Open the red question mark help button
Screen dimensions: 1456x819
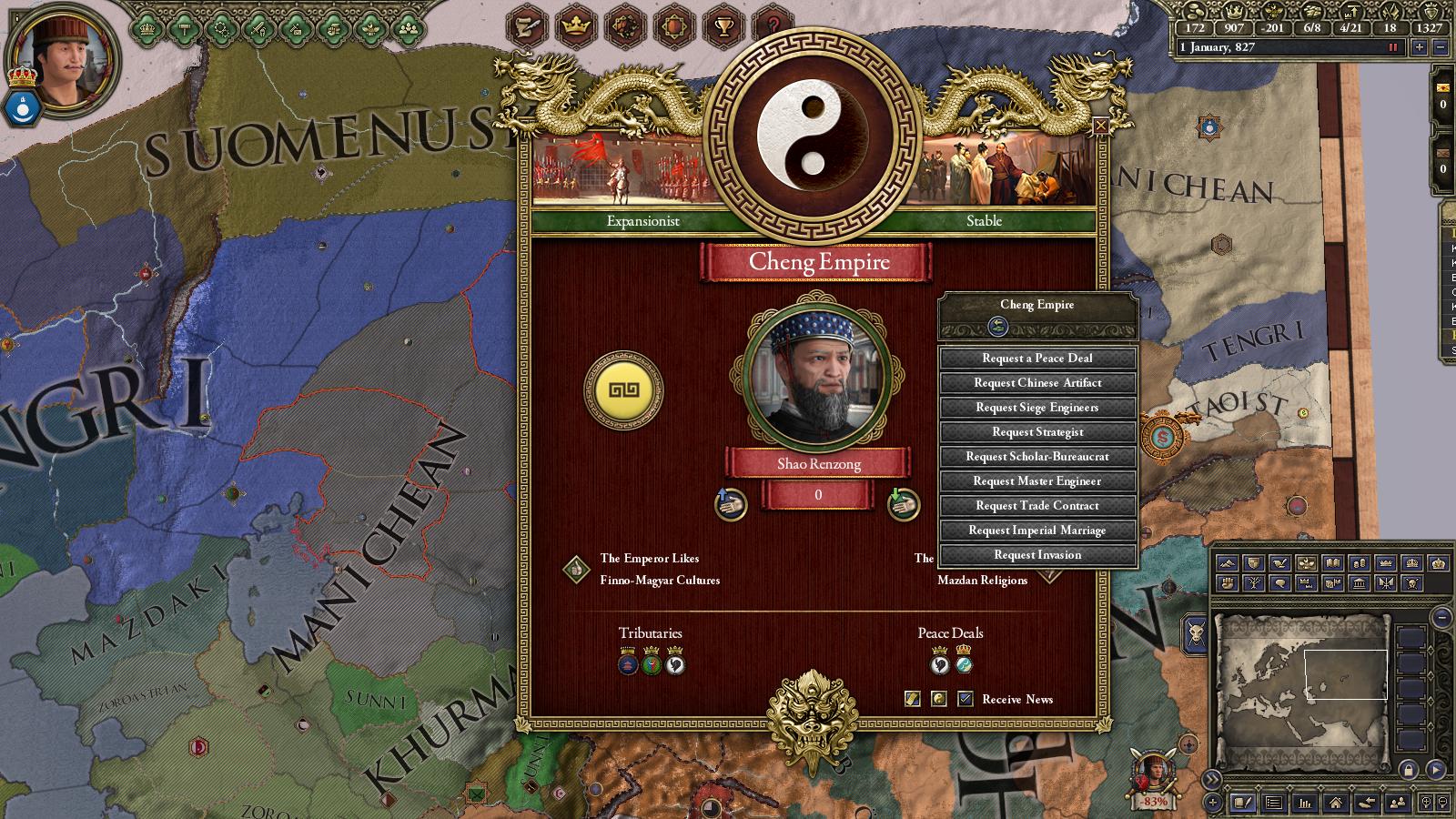[773, 26]
